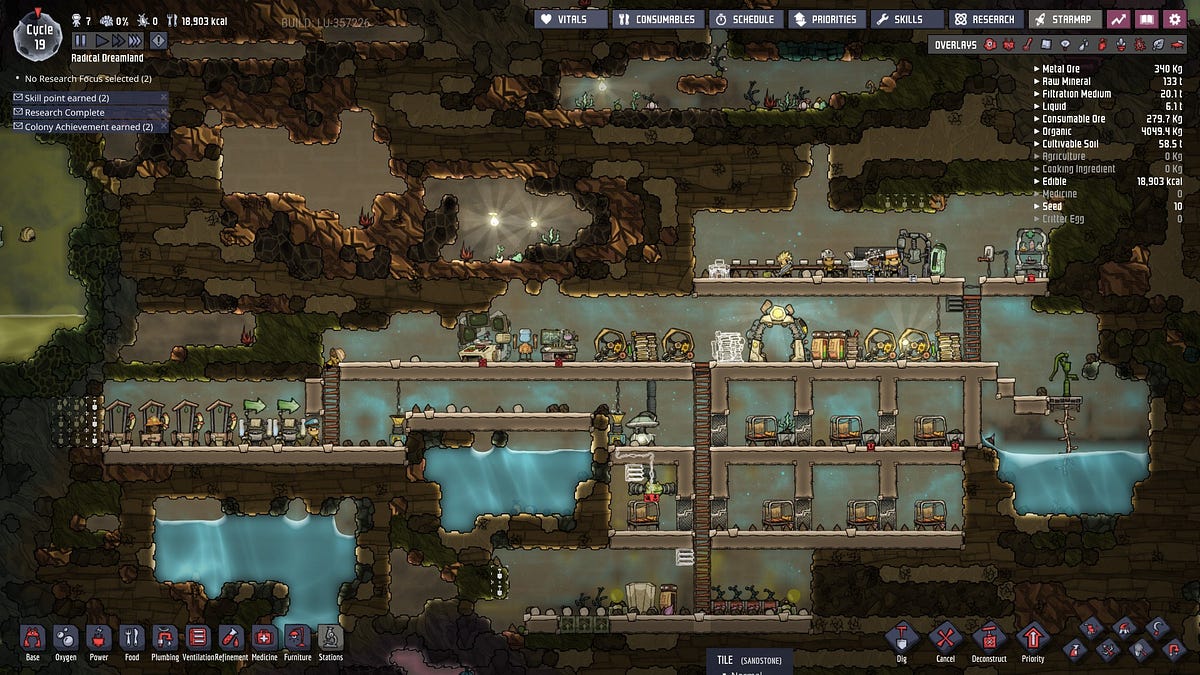Dismiss the Research Complete notification
1200x675 pixels.
[x=164, y=112]
